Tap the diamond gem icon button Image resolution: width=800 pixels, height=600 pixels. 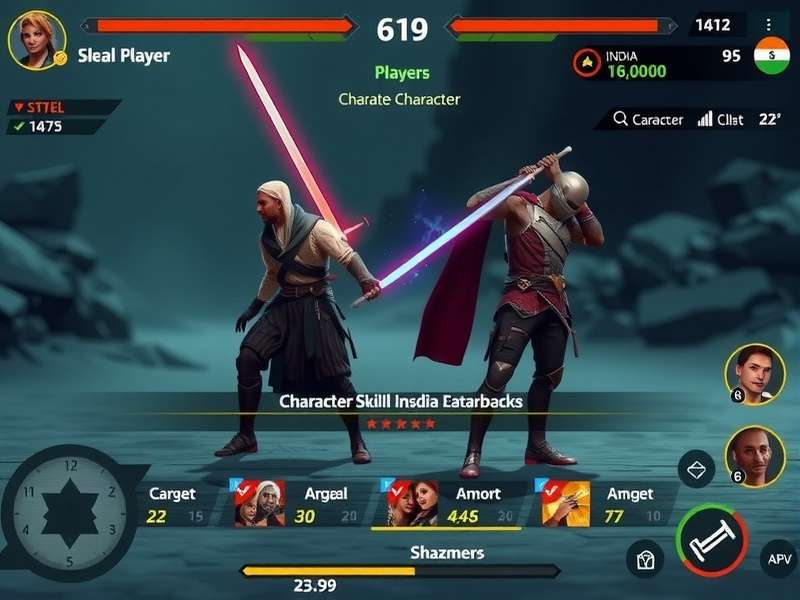(x=696, y=468)
